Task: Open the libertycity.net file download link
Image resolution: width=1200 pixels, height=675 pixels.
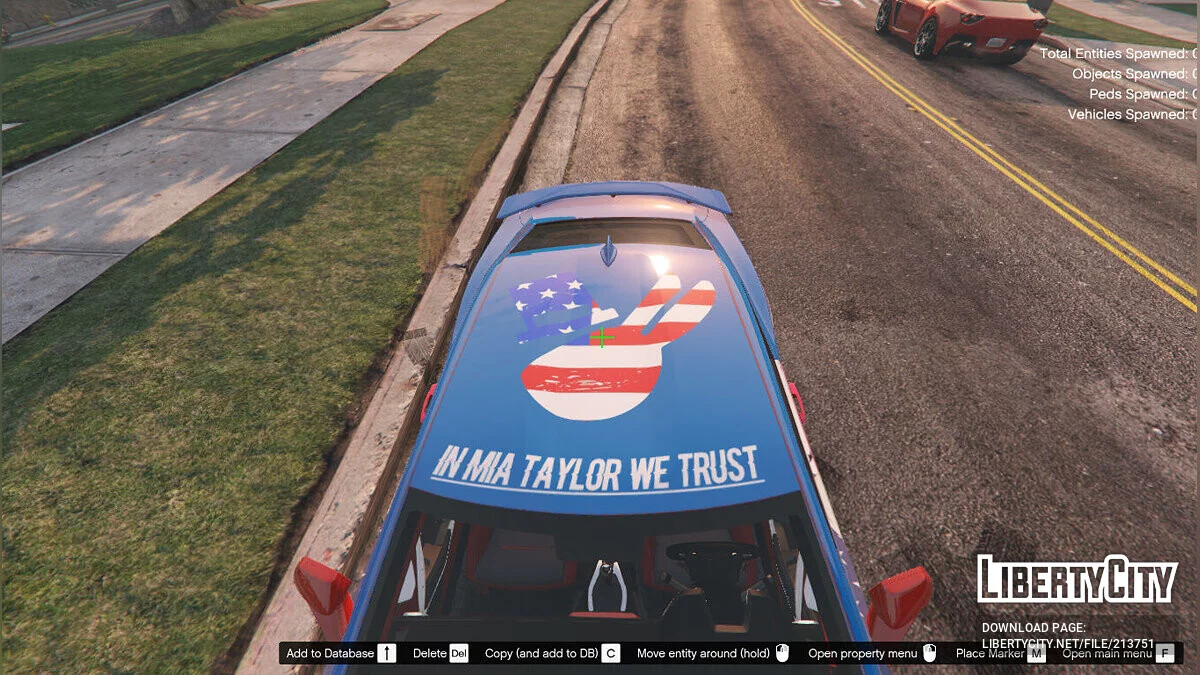Action: pyautogui.click(x=1067, y=643)
